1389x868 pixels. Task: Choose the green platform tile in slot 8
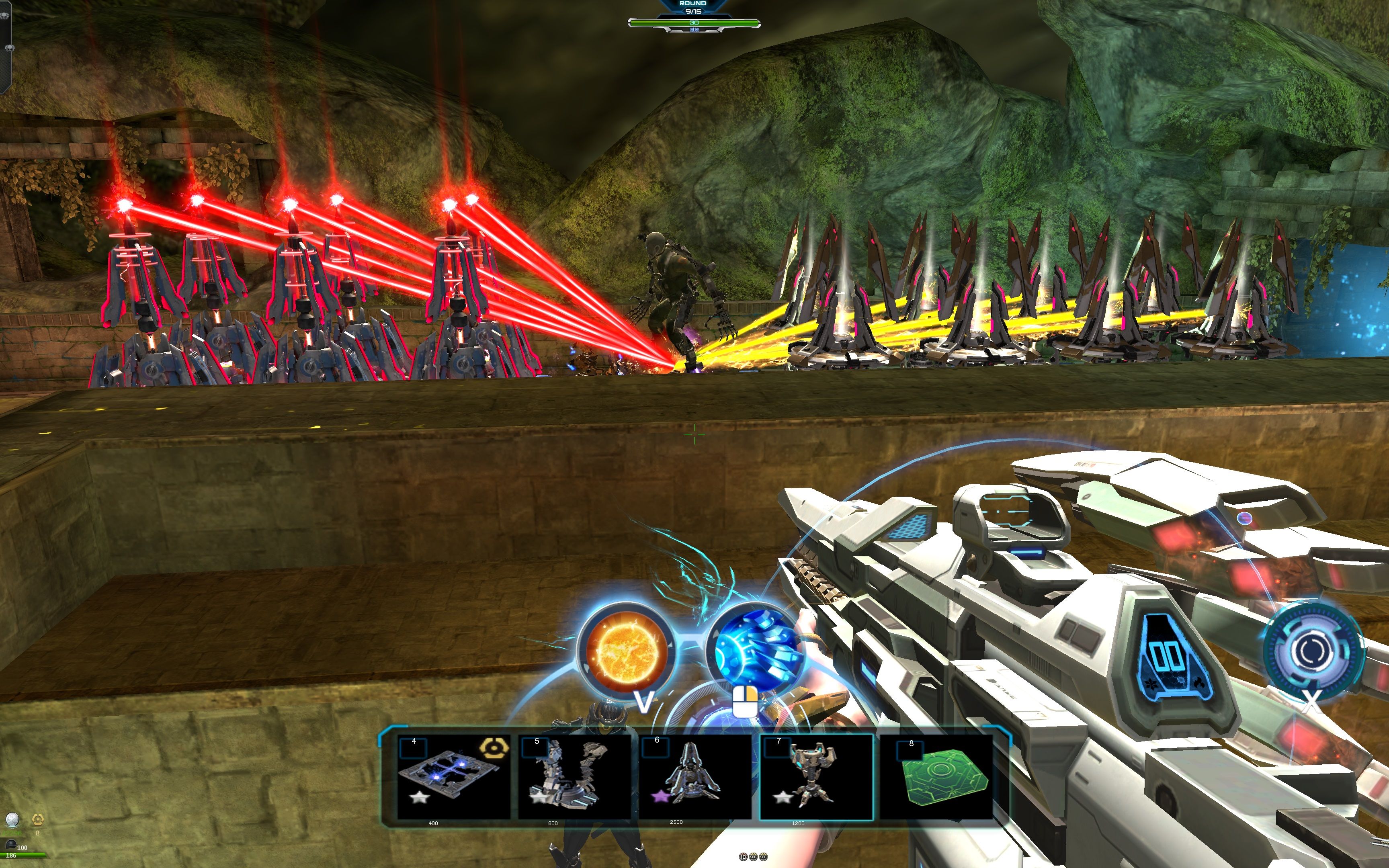point(937,777)
